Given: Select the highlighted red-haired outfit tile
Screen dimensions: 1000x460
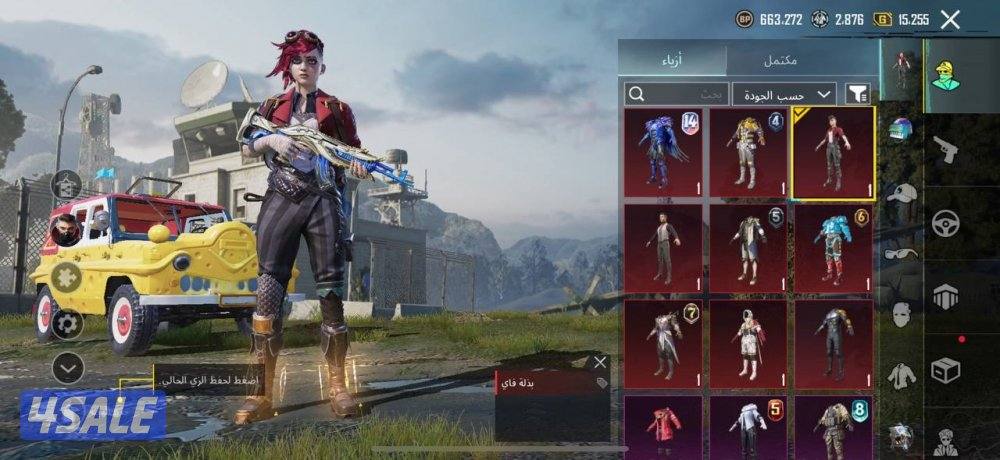Looking at the screenshot, I should (833, 152).
